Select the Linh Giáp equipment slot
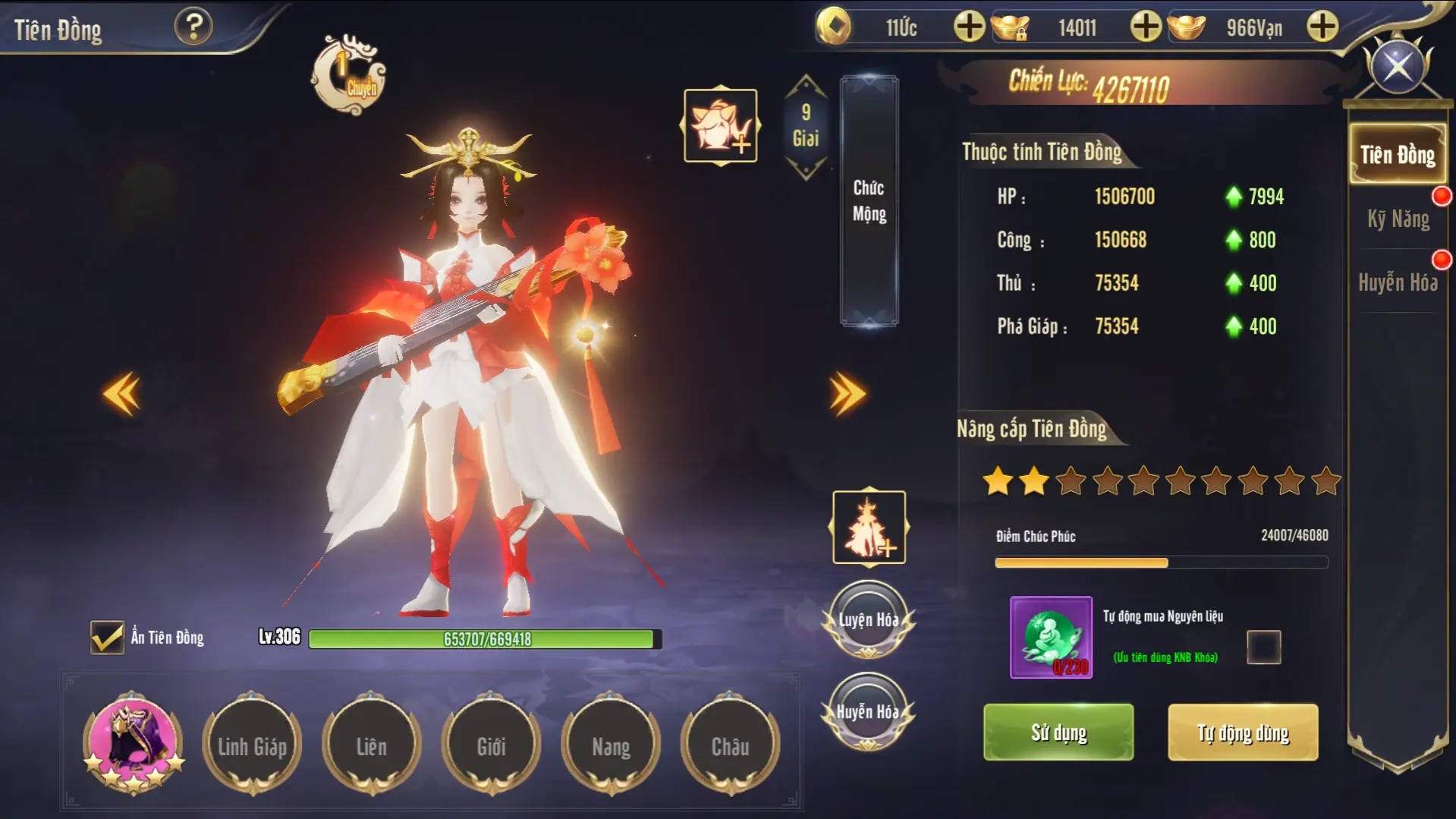 (253, 747)
